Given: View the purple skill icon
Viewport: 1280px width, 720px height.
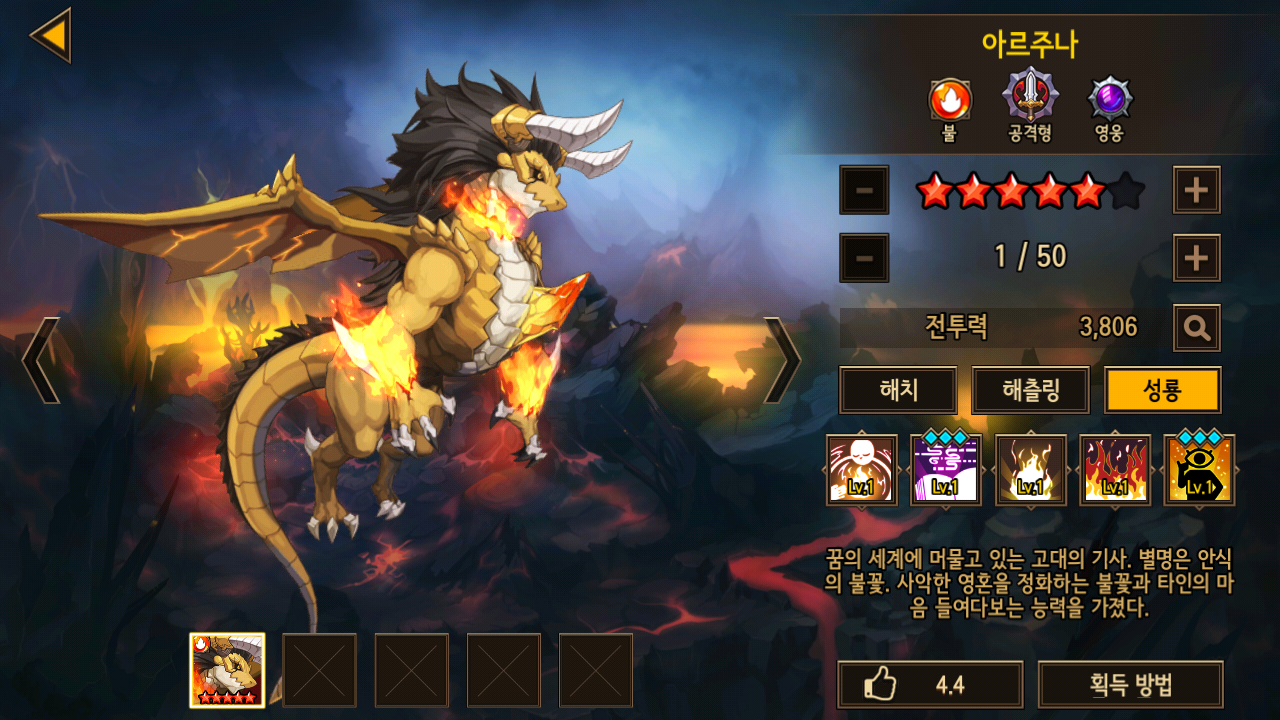Looking at the screenshot, I should tap(946, 470).
